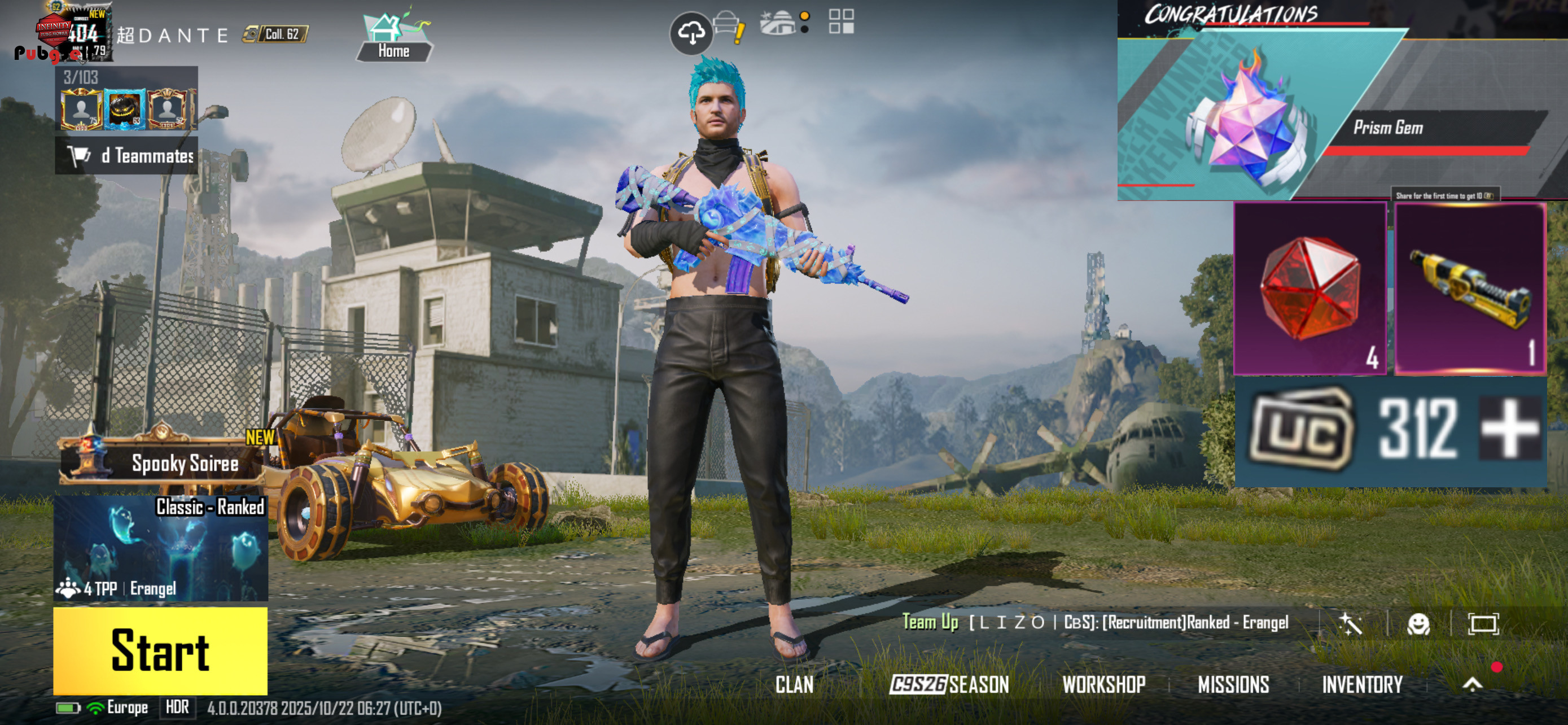Open the Coll. 62 collection badge
1568x725 pixels.
(276, 34)
